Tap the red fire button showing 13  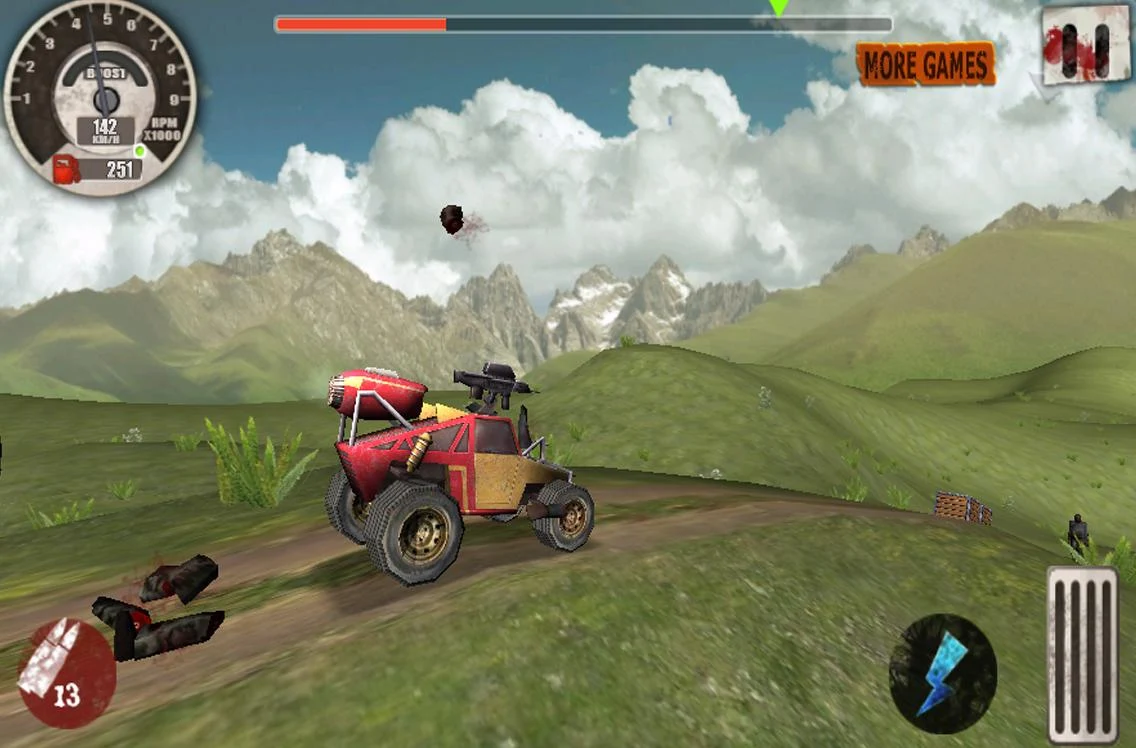[66, 674]
